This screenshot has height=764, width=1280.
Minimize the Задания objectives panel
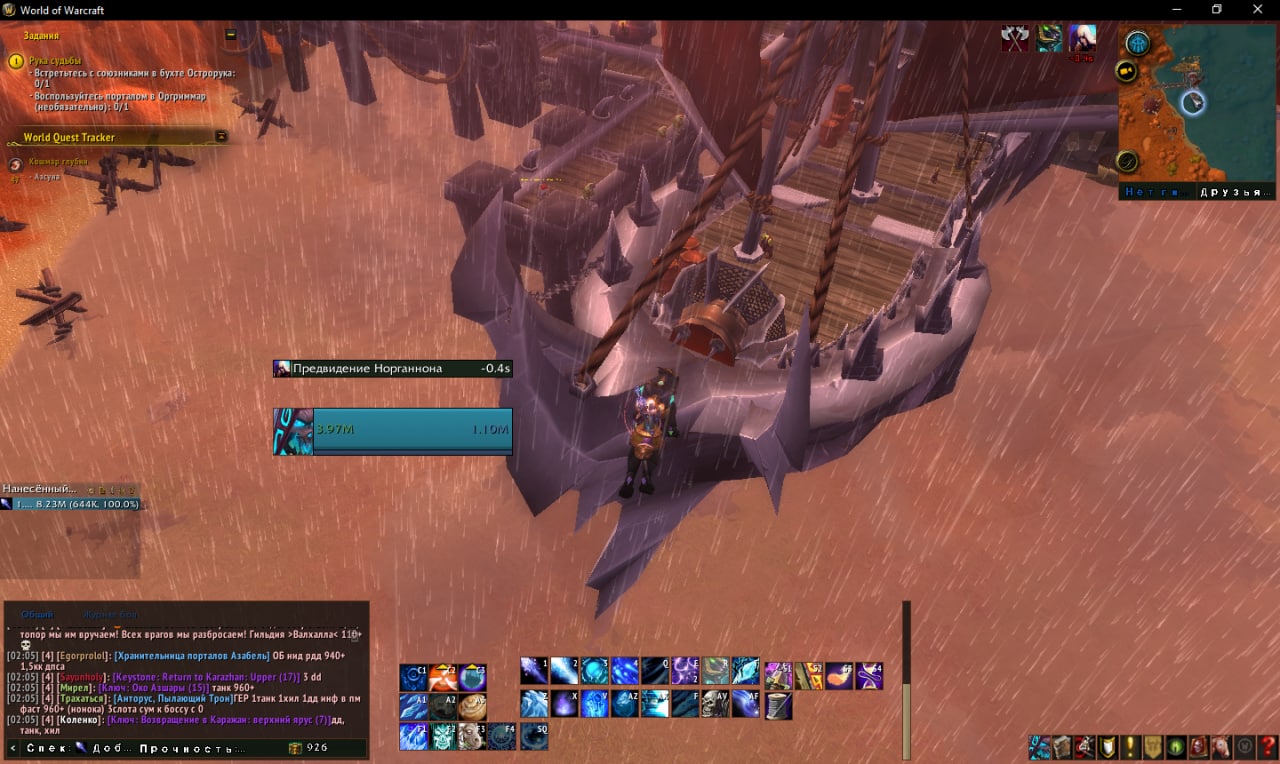click(x=231, y=35)
